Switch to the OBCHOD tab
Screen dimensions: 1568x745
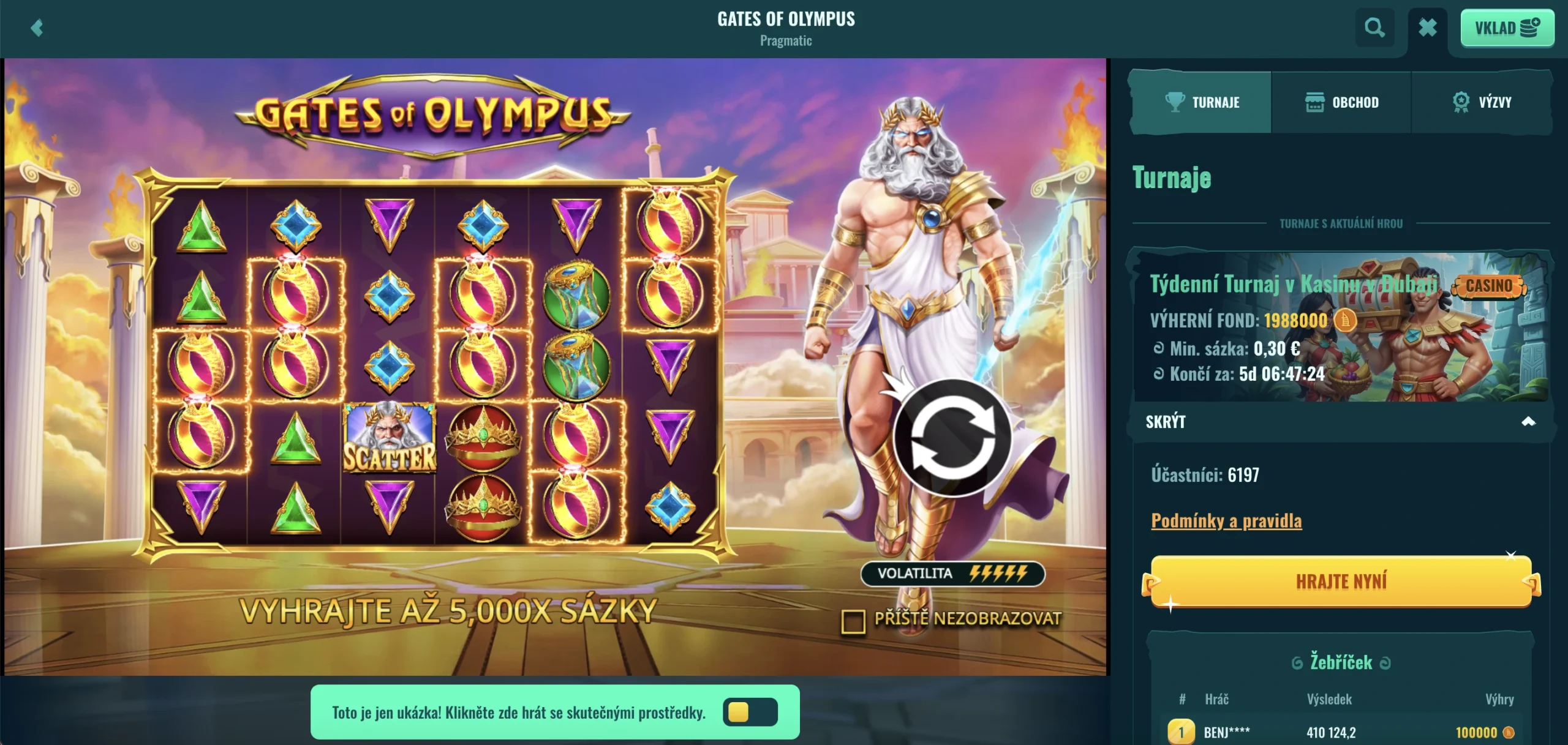tap(1341, 102)
